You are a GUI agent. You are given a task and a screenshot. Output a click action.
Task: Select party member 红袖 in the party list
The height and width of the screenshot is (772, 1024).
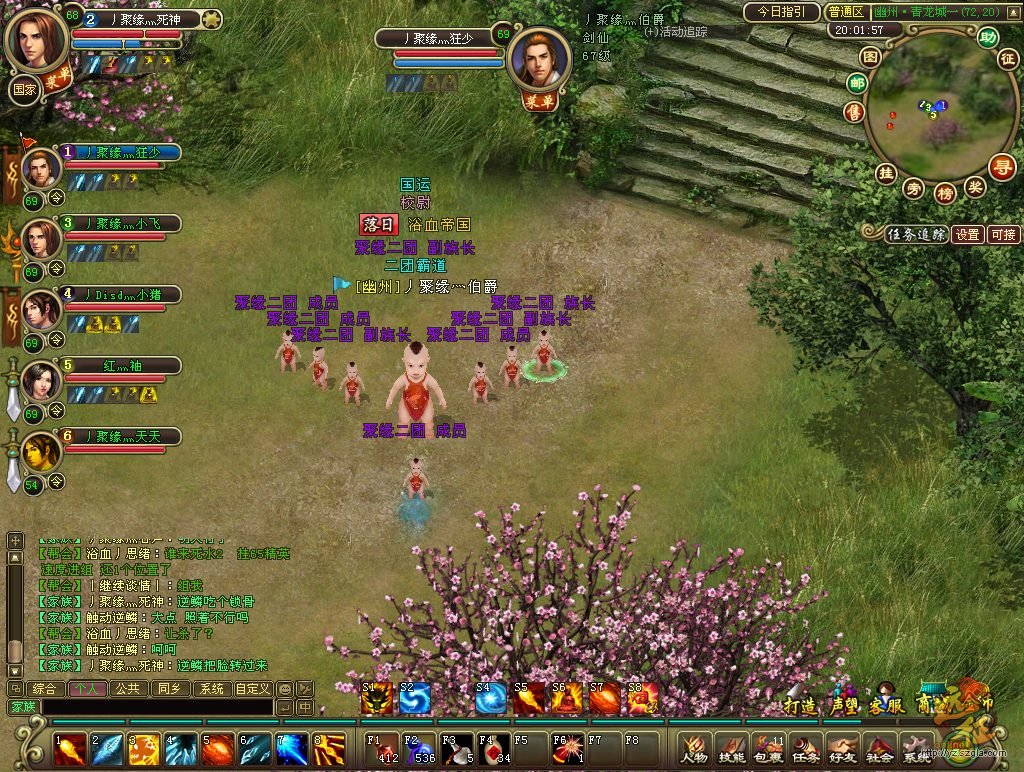coord(124,366)
